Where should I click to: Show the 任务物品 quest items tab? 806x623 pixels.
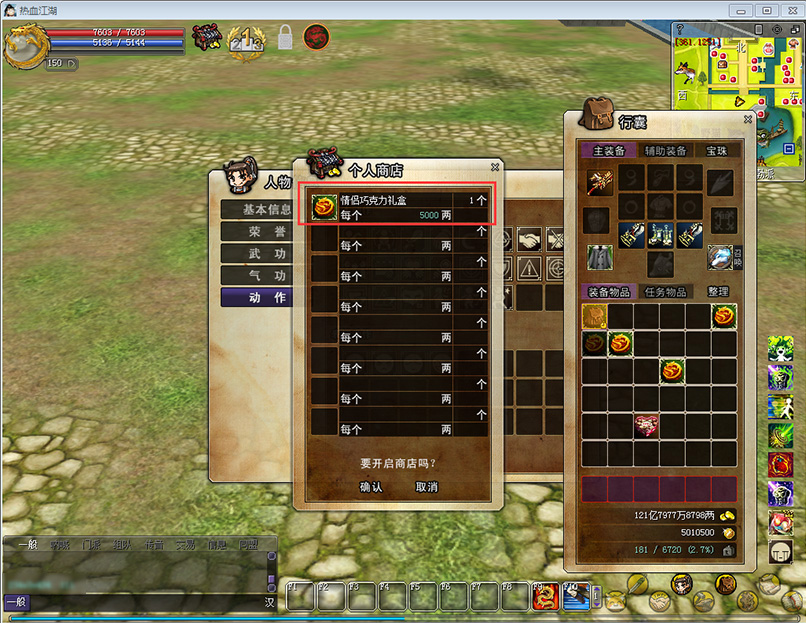(x=665, y=292)
